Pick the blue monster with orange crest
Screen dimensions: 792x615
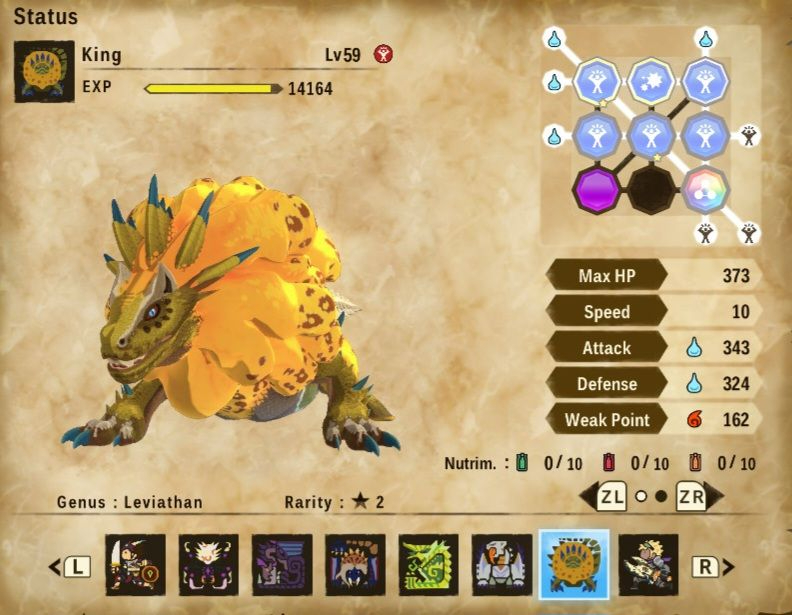coord(355,564)
